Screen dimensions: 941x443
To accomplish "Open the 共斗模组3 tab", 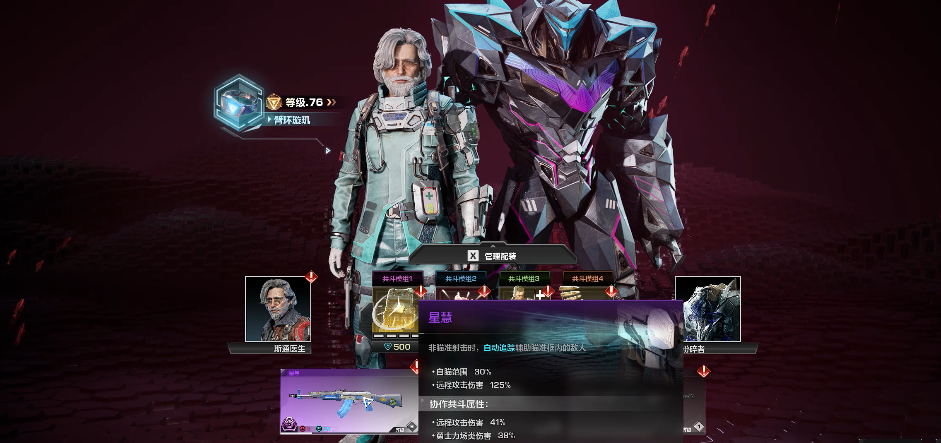I will (525, 278).
